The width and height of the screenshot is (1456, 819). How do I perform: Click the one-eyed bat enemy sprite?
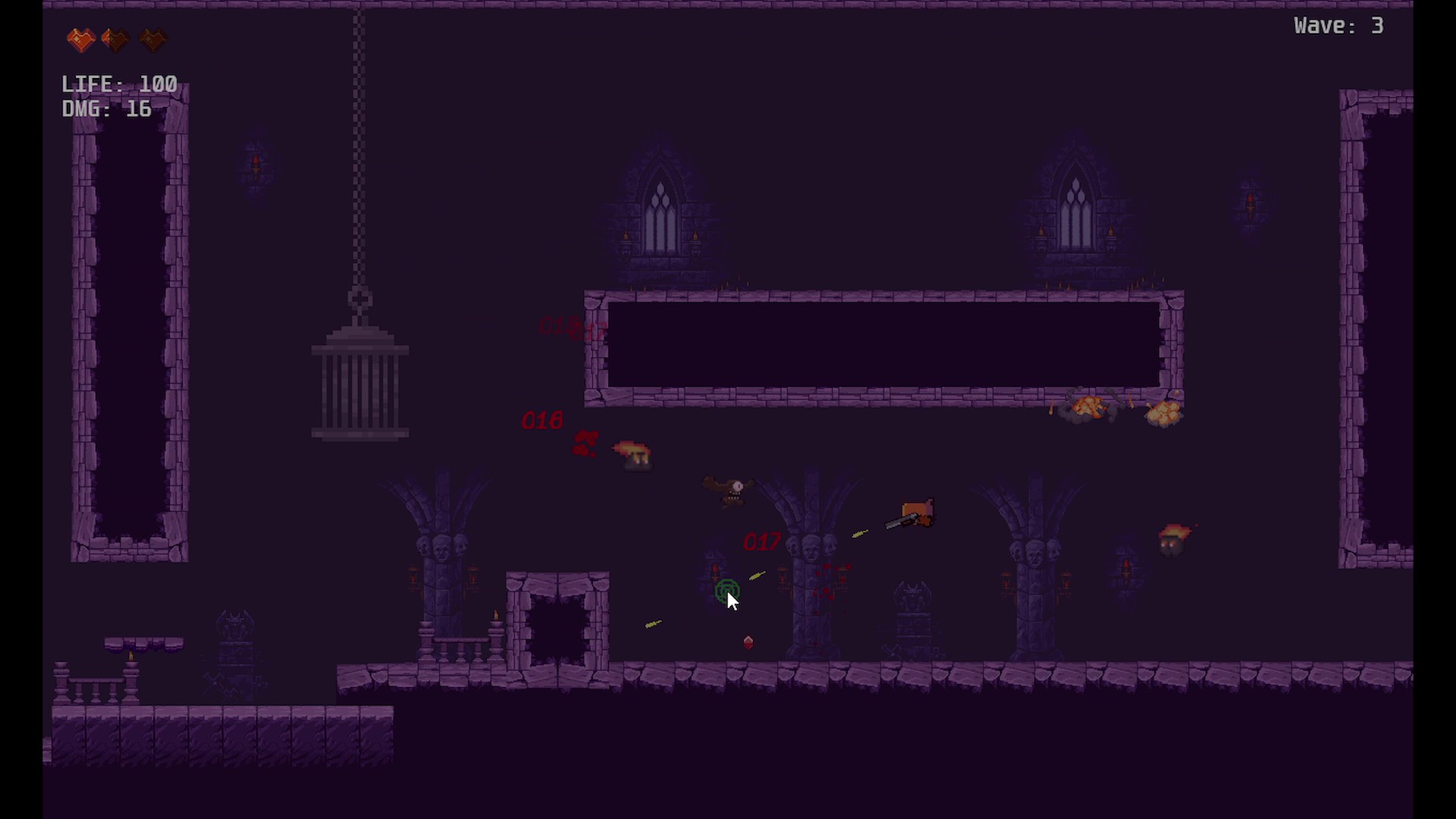click(730, 489)
